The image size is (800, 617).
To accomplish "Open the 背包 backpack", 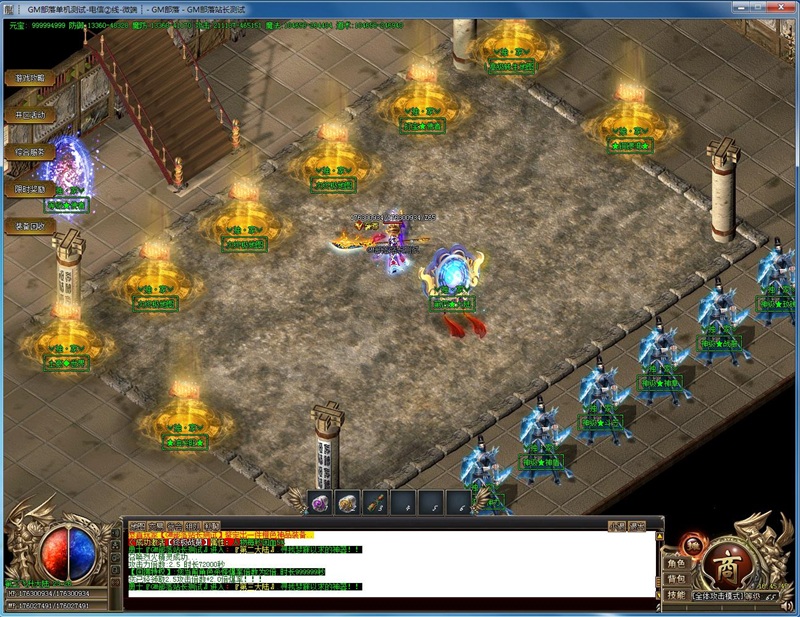I will [x=677, y=579].
